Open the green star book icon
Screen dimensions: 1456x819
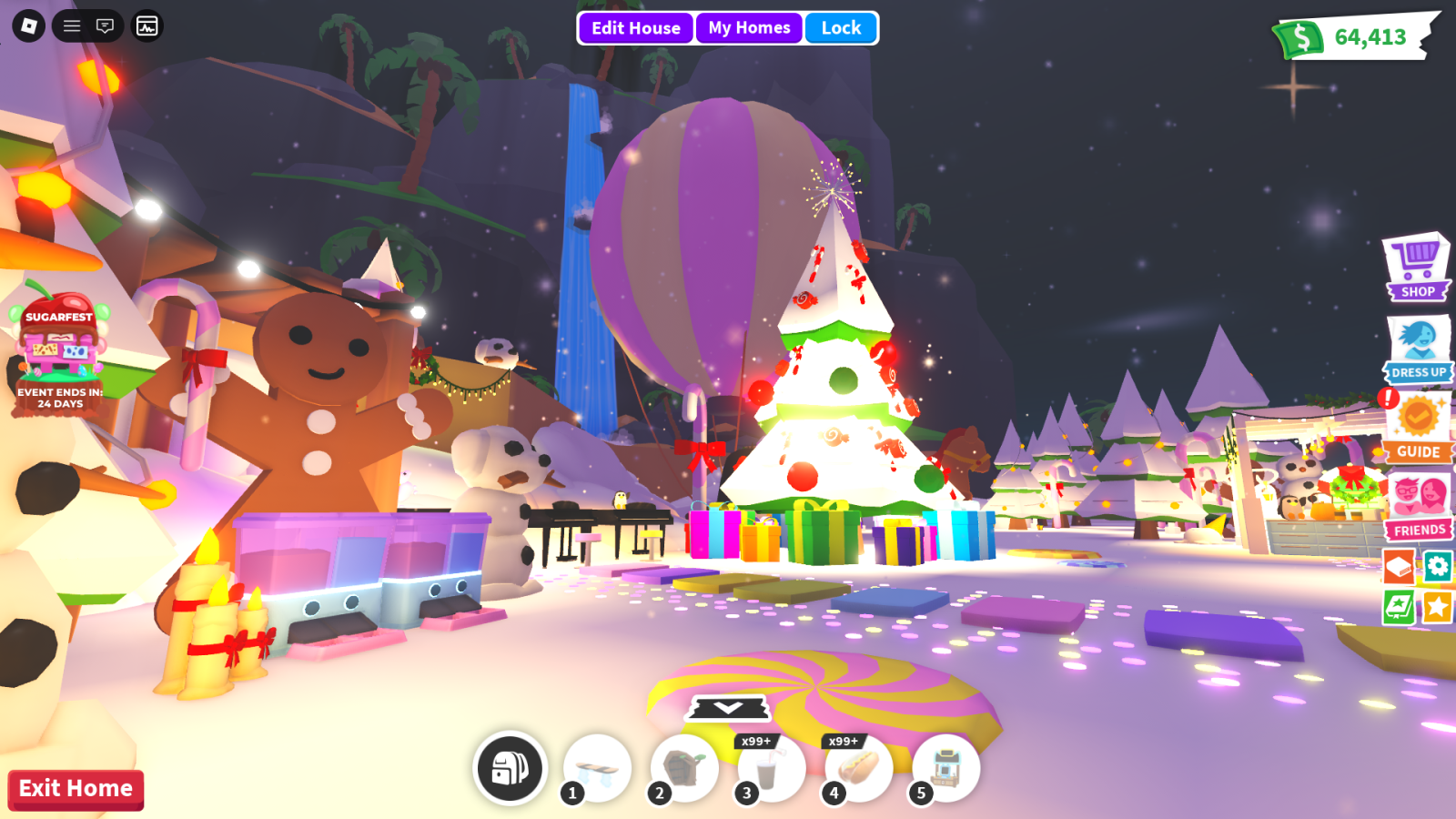(x=1400, y=606)
